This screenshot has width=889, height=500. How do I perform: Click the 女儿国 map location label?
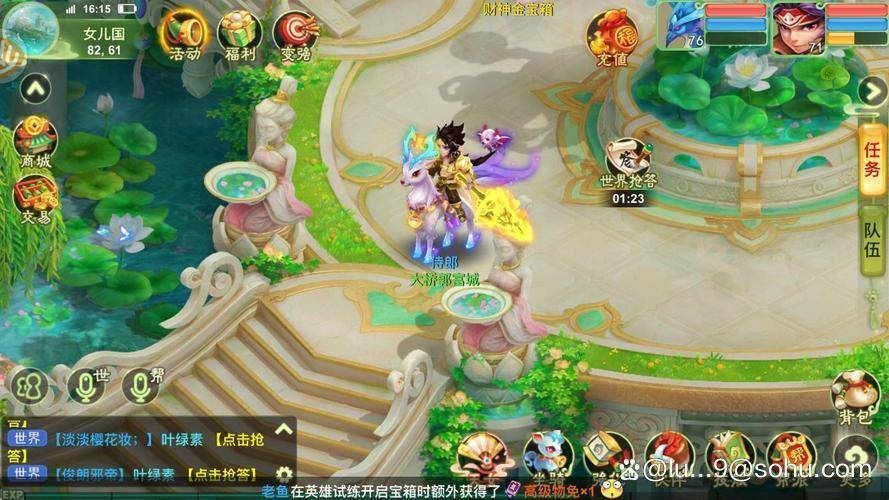(x=102, y=33)
